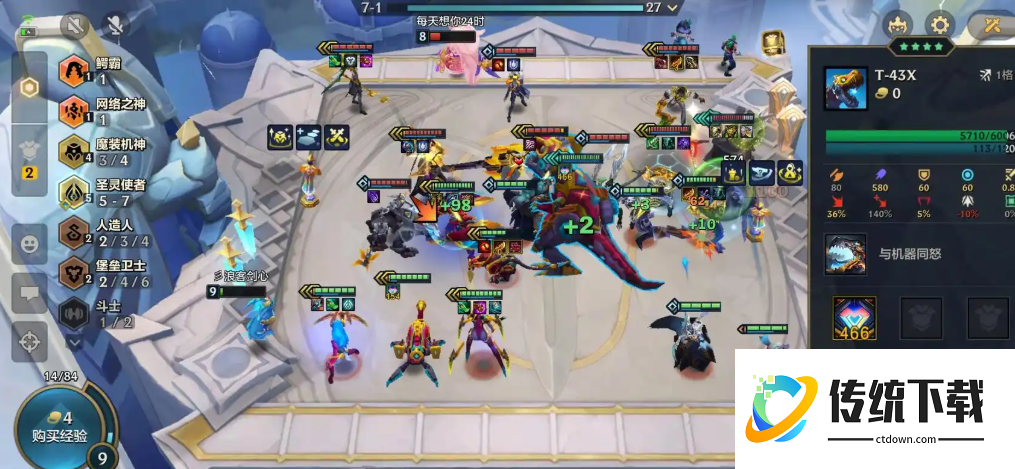The image size is (1015, 469).
Task: Open the emote smiley face button
Action: (x=30, y=243)
